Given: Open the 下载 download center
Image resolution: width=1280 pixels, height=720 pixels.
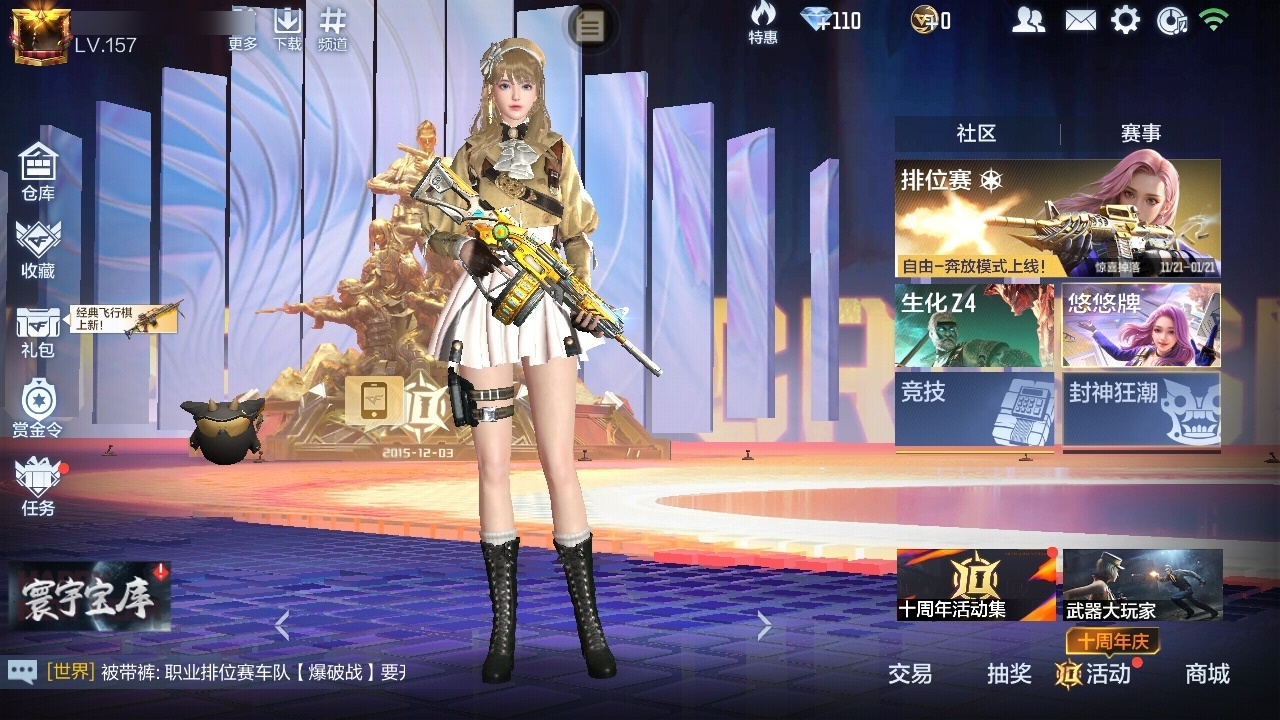Looking at the screenshot, I should pyautogui.click(x=288, y=25).
